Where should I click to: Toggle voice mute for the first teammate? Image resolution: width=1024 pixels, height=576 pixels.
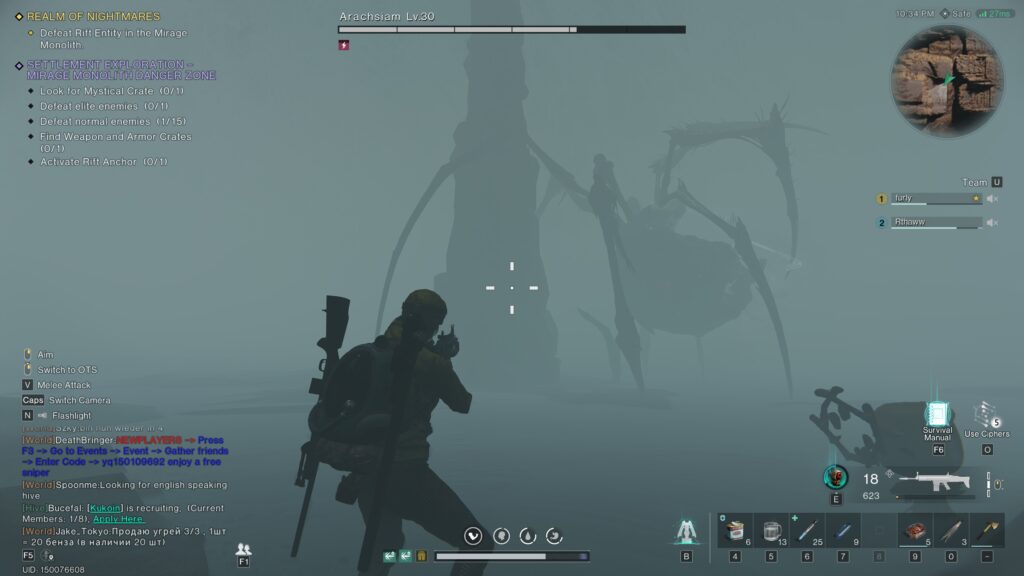992,199
